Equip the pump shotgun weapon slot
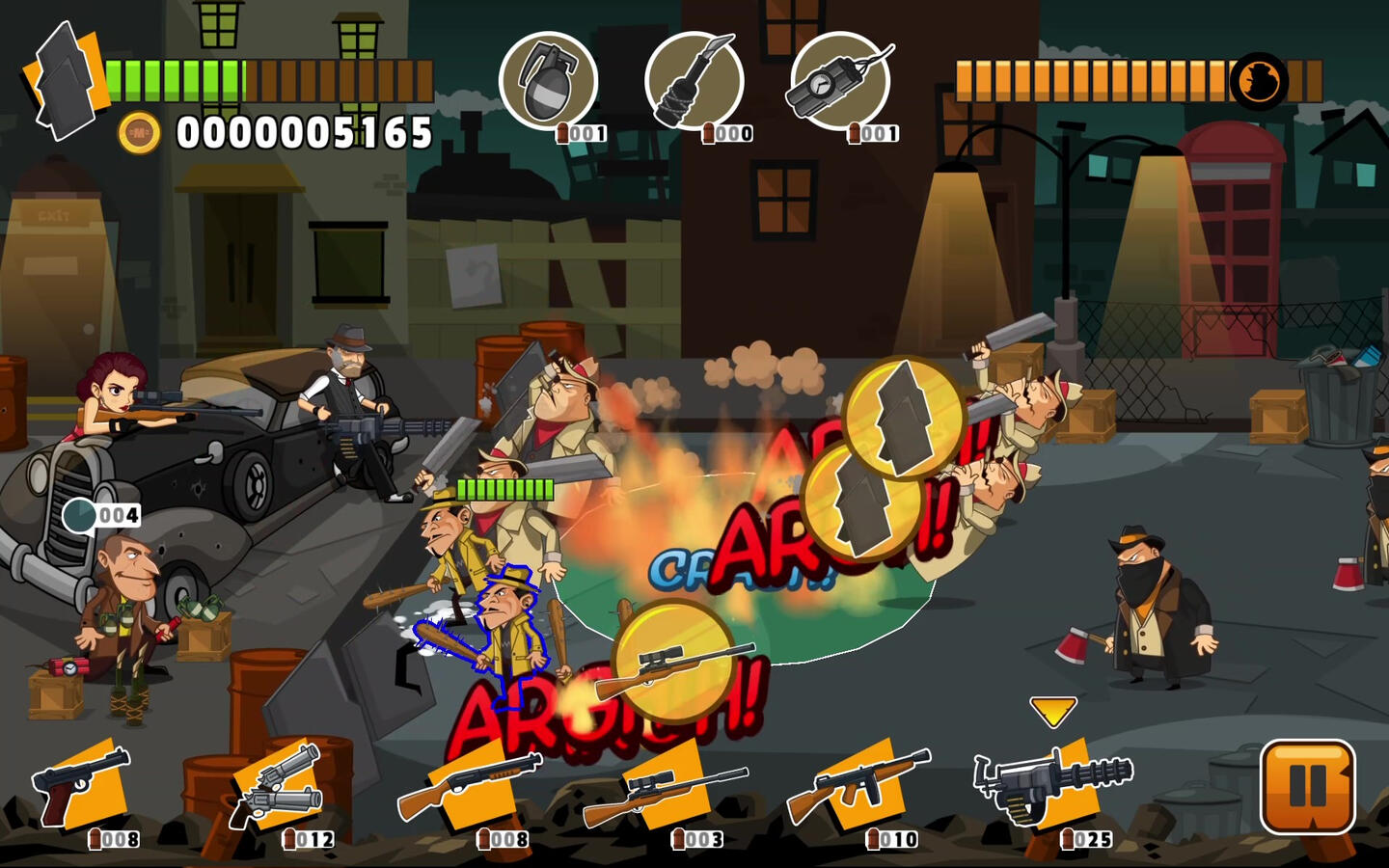Image resolution: width=1389 pixels, height=868 pixels. pyautogui.click(x=471, y=786)
